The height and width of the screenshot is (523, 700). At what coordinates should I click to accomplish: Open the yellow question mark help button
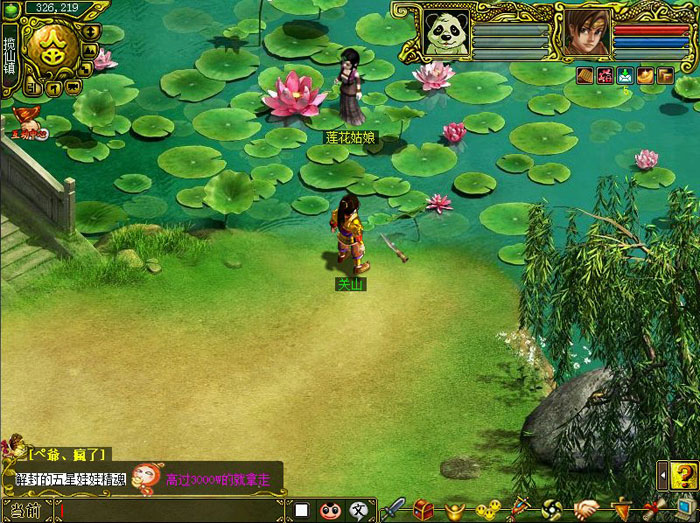point(682,475)
